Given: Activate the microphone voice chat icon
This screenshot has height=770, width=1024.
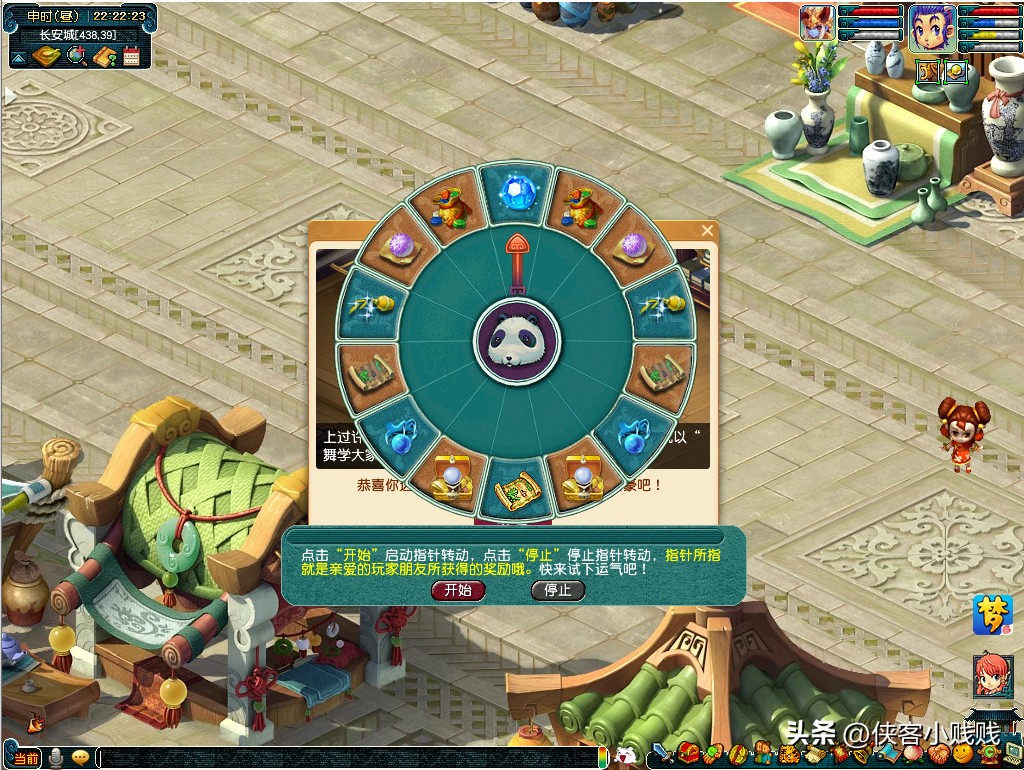Looking at the screenshot, I should [56, 759].
